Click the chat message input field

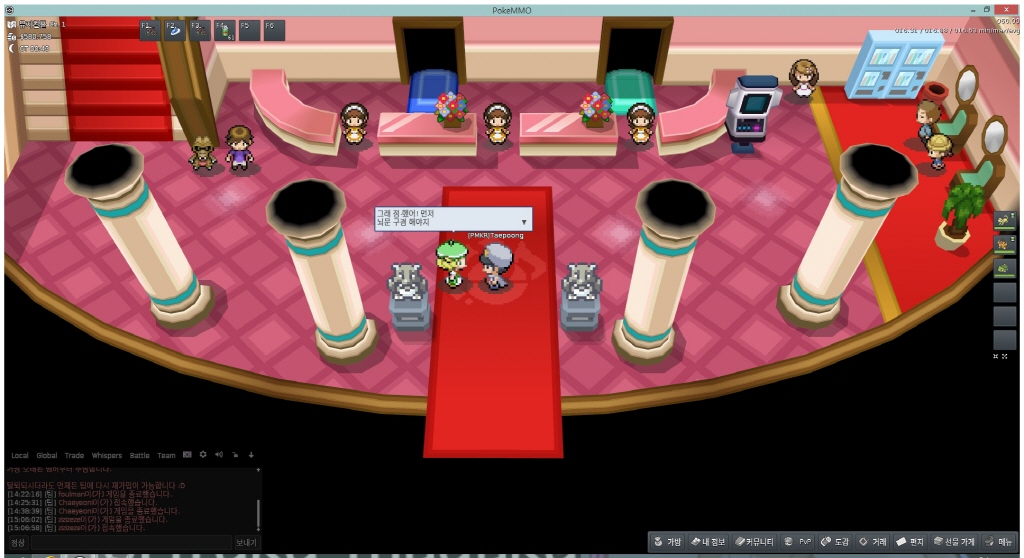[x=130, y=542]
